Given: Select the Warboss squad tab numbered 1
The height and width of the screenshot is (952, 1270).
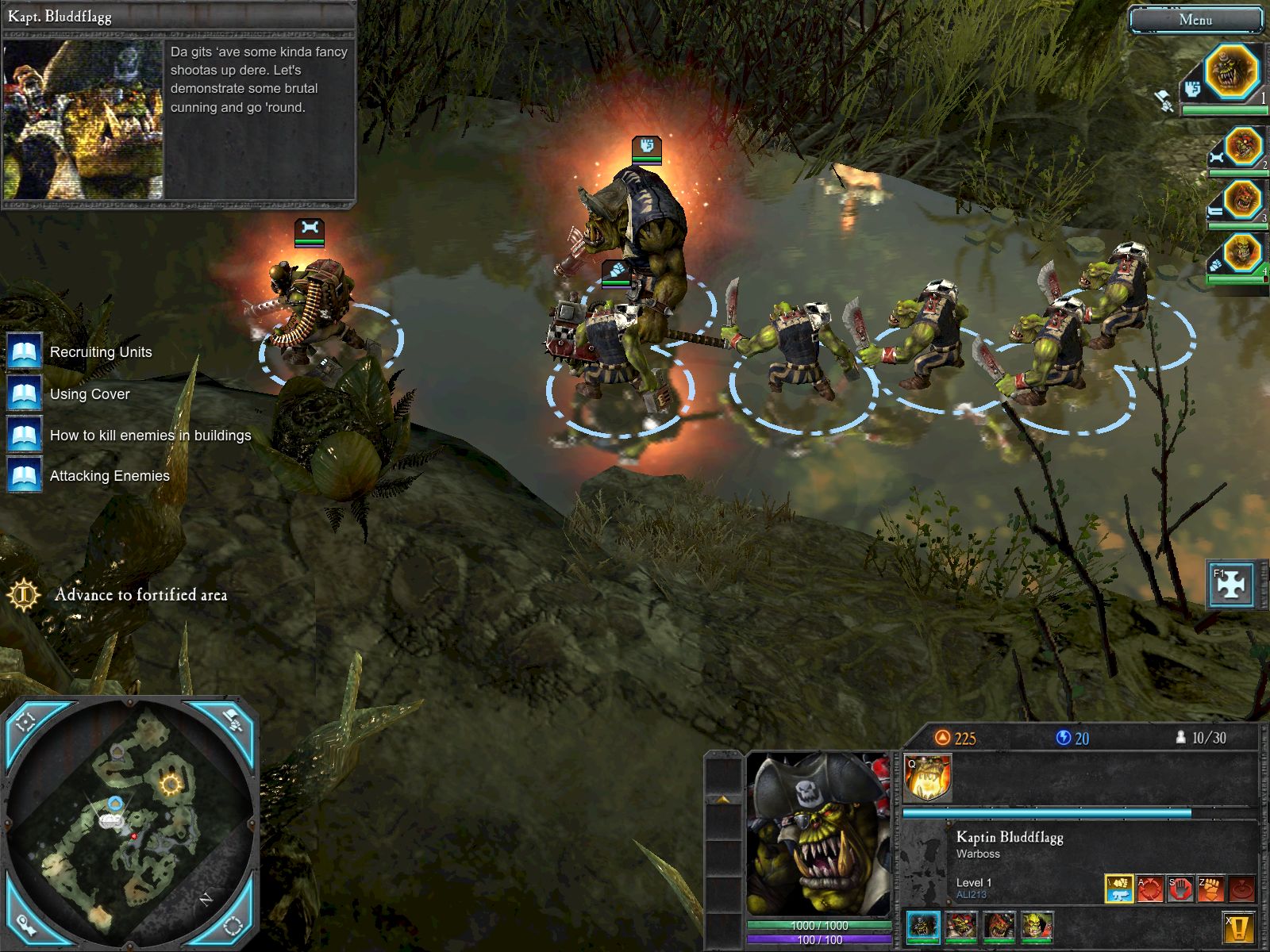Looking at the screenshot, I should (x=1231, y=72).
